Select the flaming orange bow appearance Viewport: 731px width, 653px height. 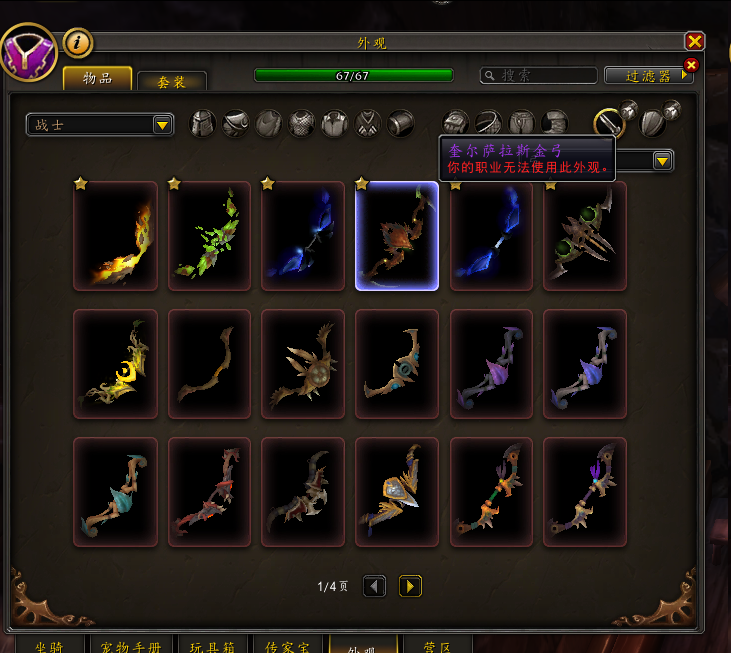pyautogui.click(x=115, y=236)
